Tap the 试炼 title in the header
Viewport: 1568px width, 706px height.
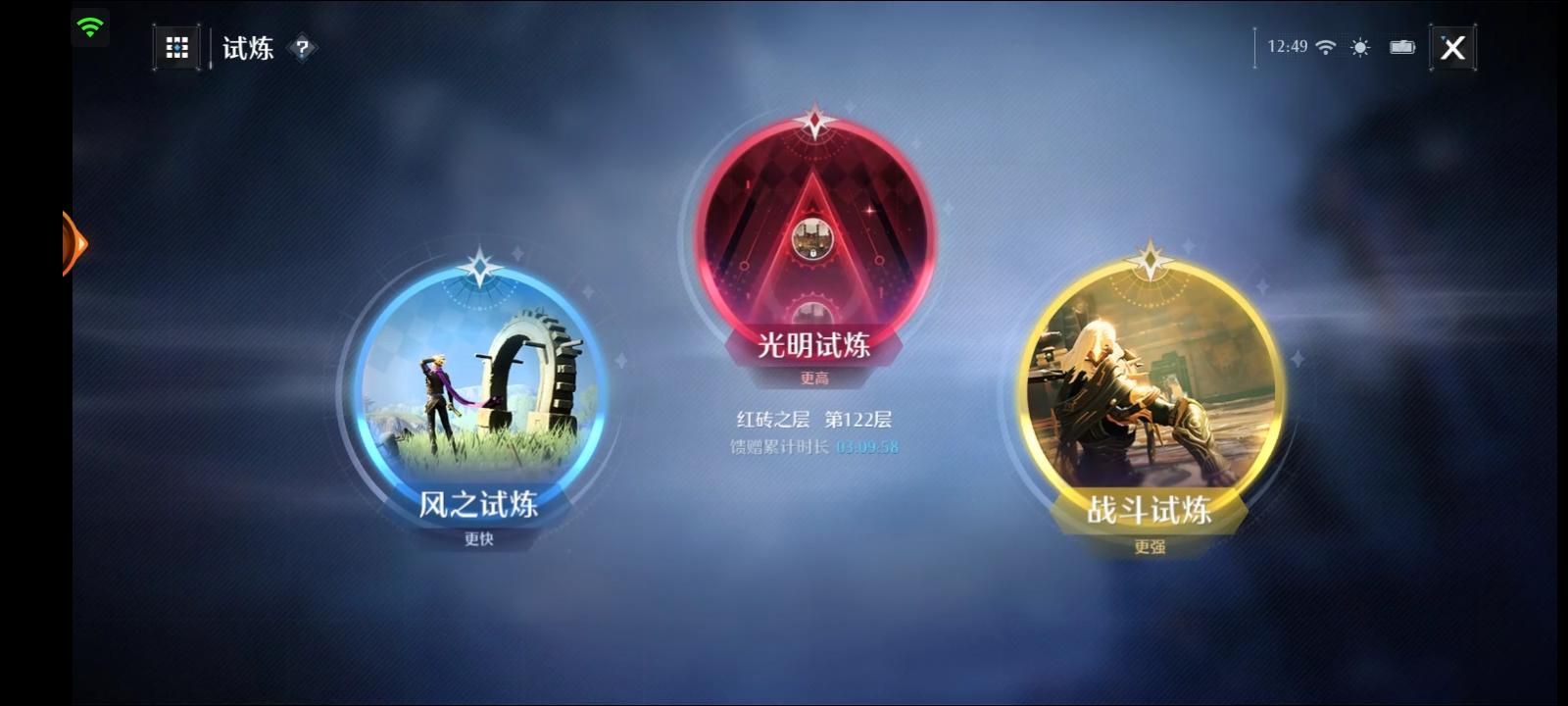coord(248,46)
